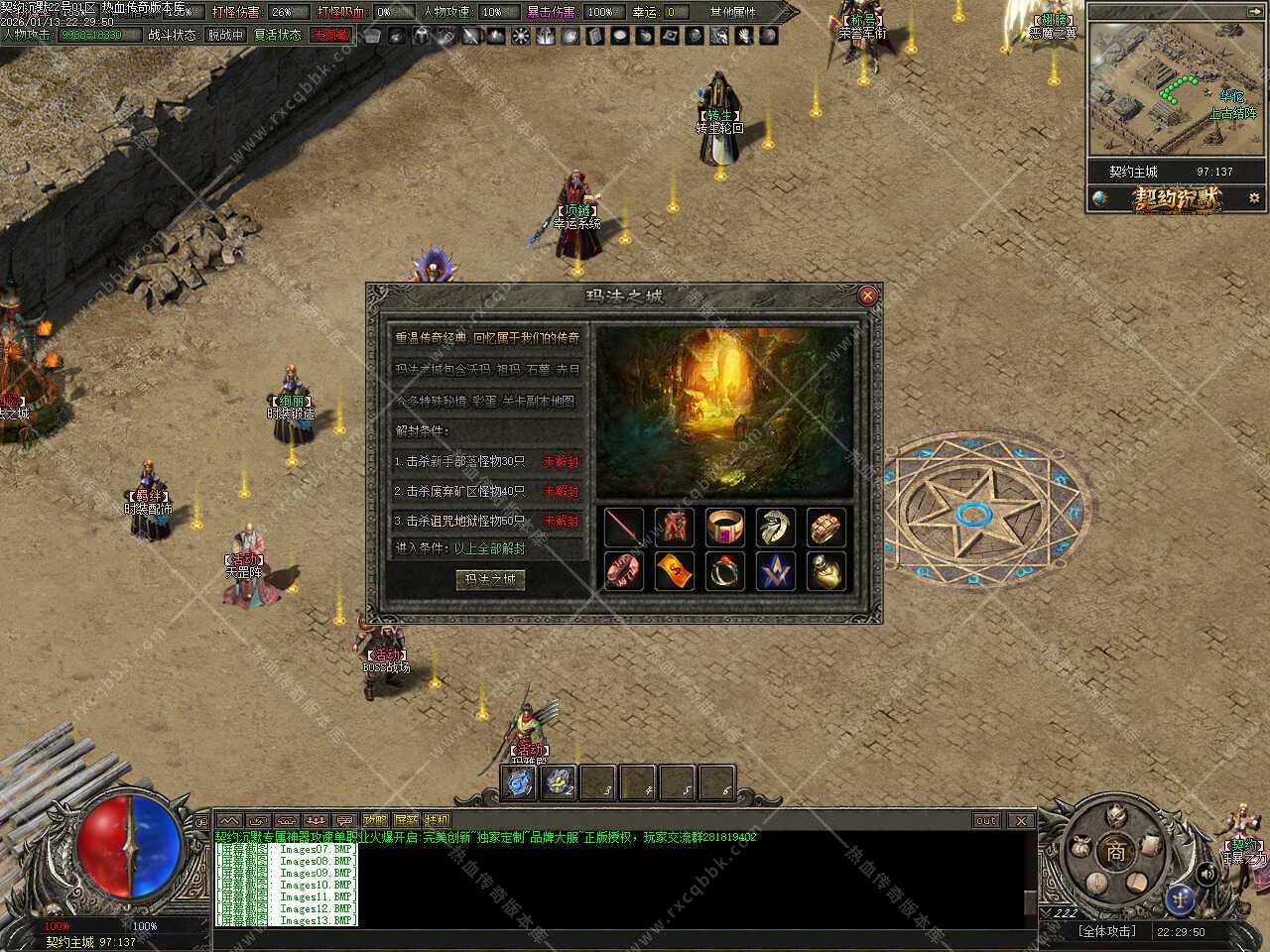Image resolution: width=1270 pixels, height=952 pixels.
Task: Click the chat panel's out button
Action: click(986, 820)
